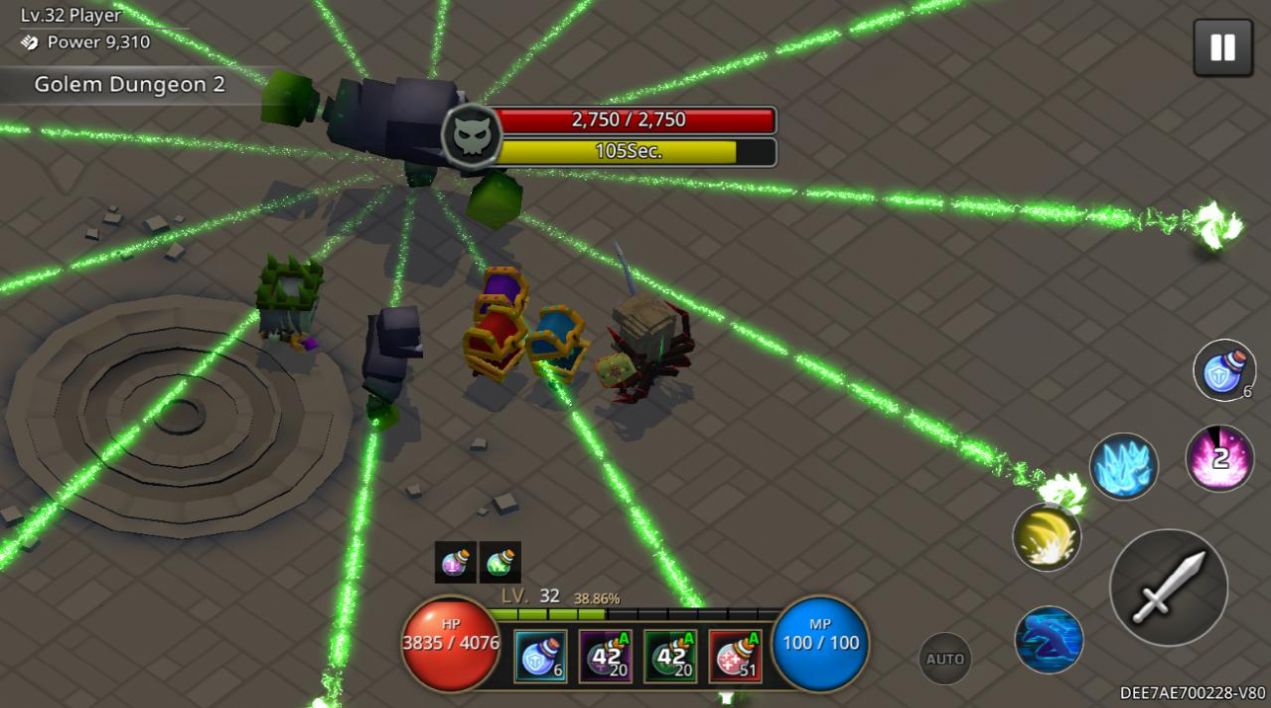Cast the ice crystal skill
This screenshot has height=708, width=1271.
[x=1124, y=466]
